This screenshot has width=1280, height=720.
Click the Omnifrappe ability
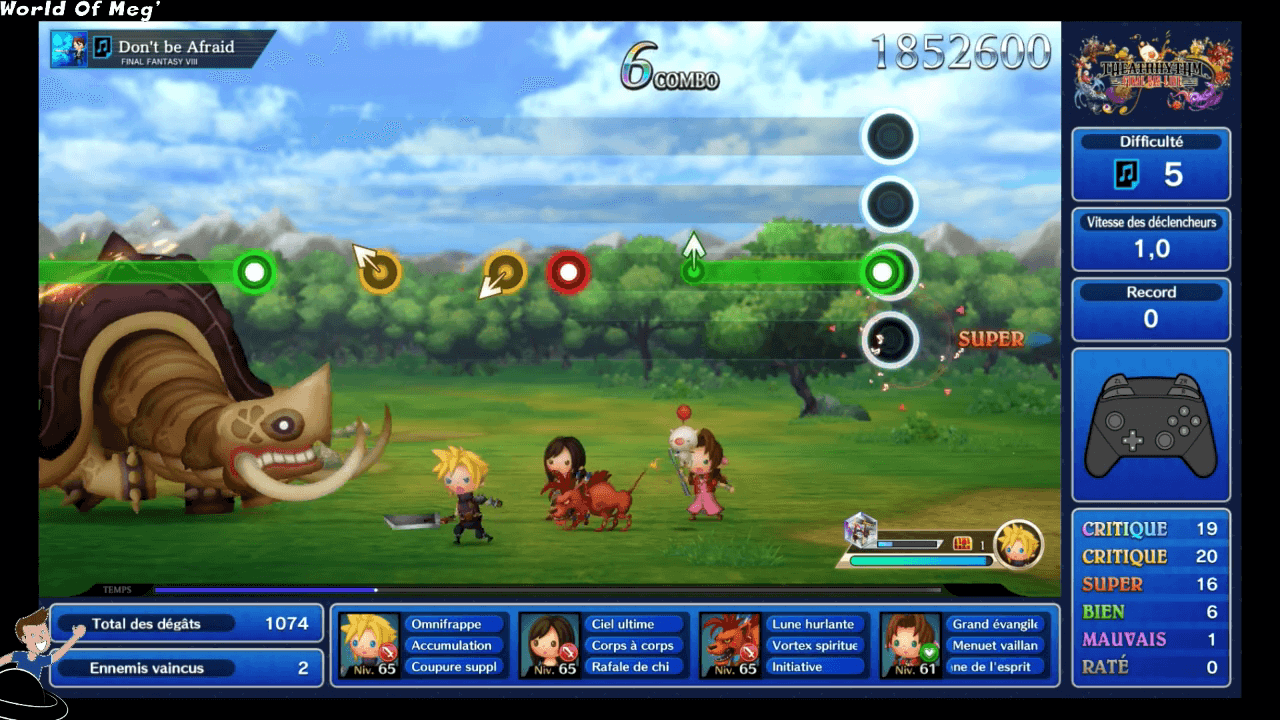point(453,624)
